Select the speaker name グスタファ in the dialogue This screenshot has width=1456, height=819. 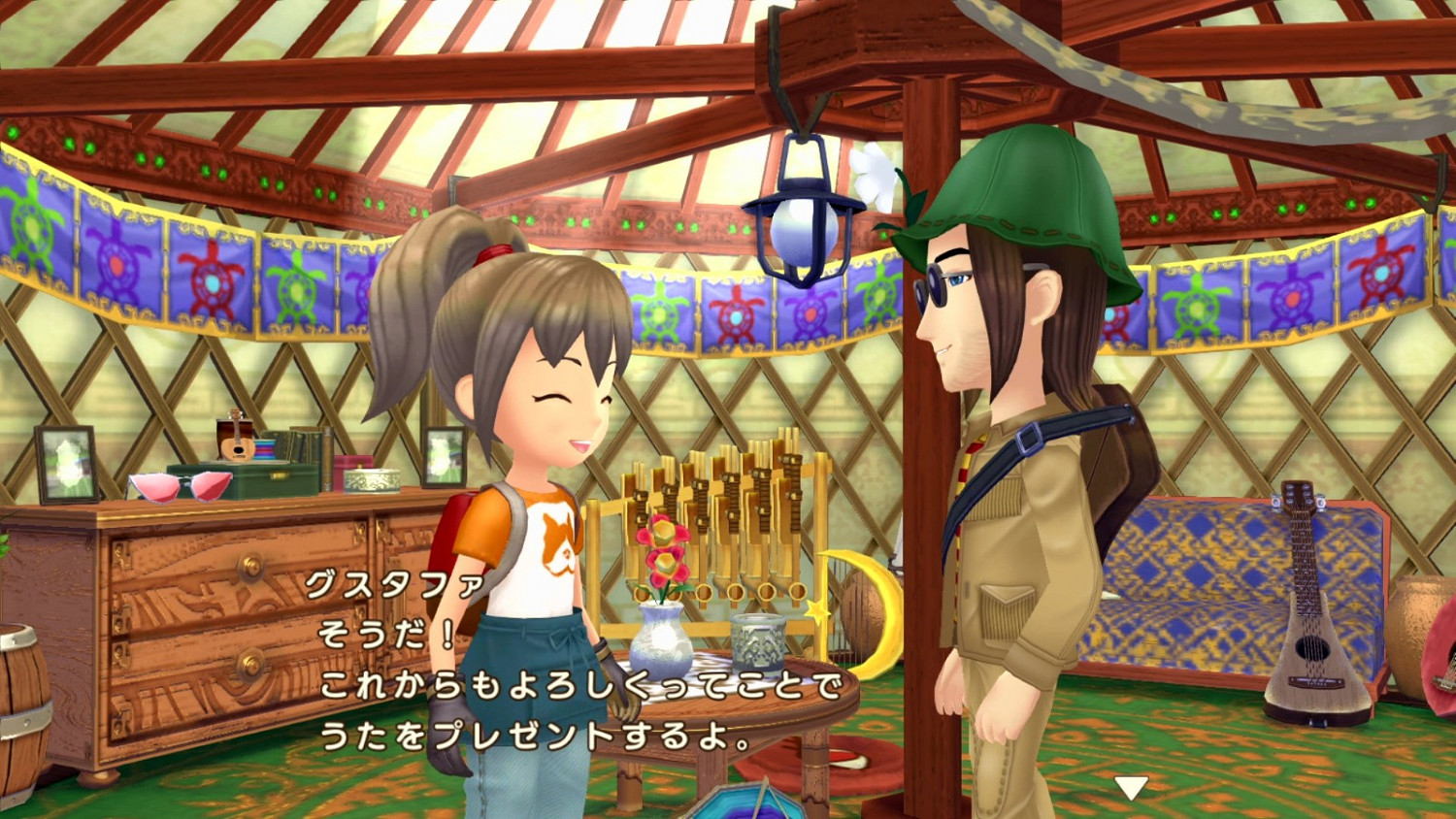392,585
